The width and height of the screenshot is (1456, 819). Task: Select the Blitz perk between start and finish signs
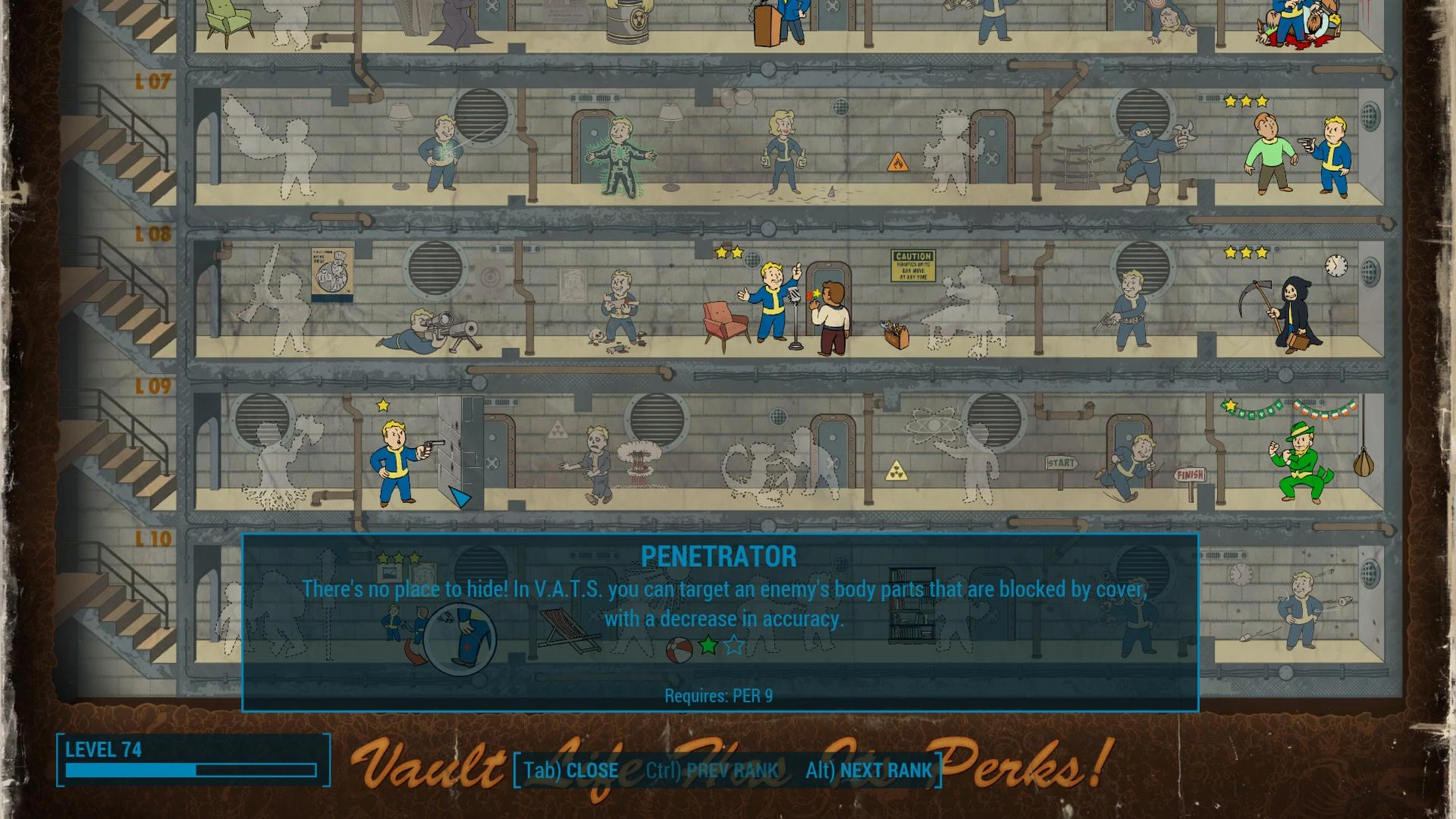point(1131,467)
